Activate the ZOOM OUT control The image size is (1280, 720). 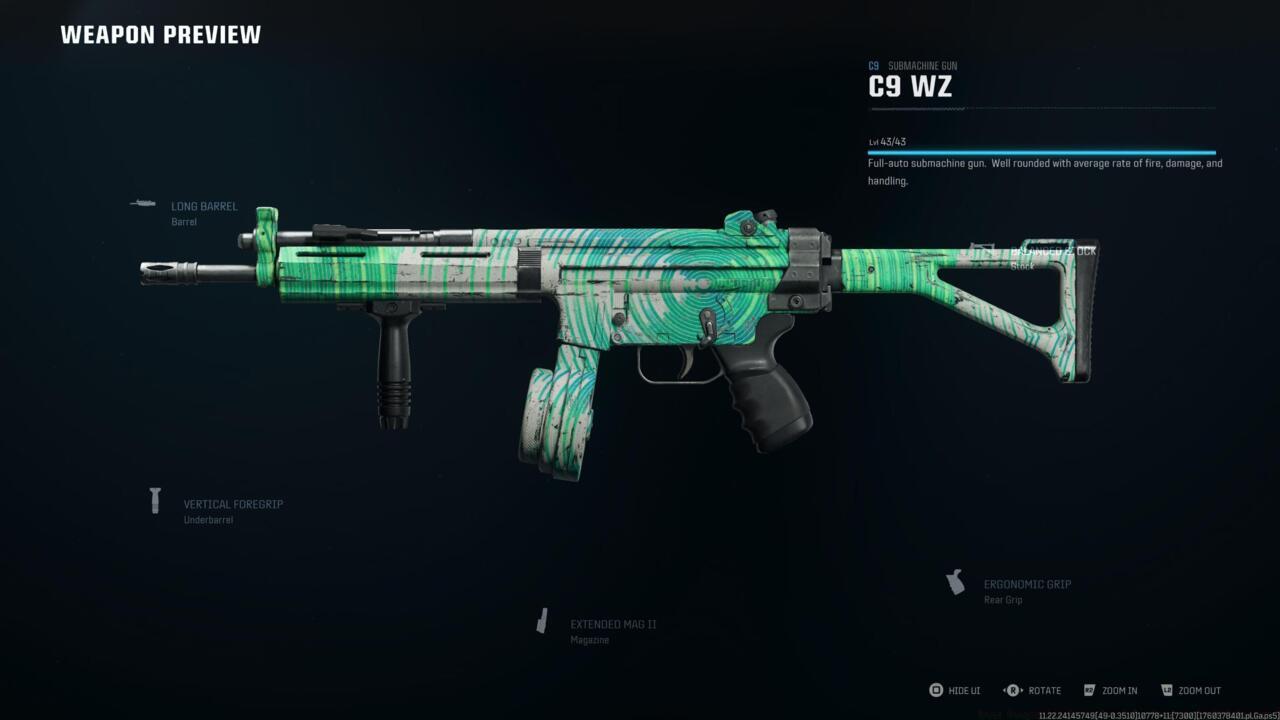pos(1201,690)
